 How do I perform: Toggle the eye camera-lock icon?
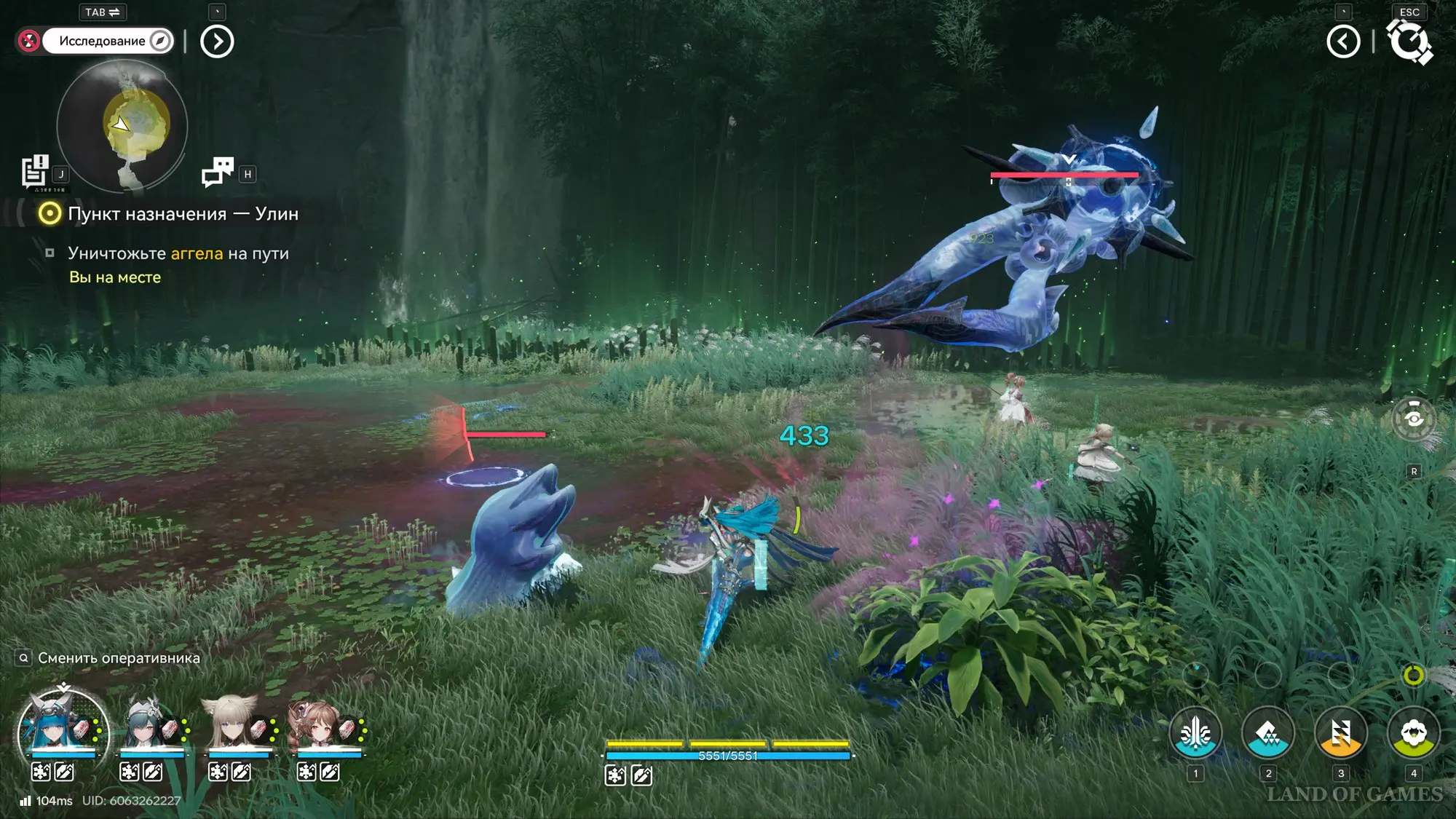point(1413,419)
